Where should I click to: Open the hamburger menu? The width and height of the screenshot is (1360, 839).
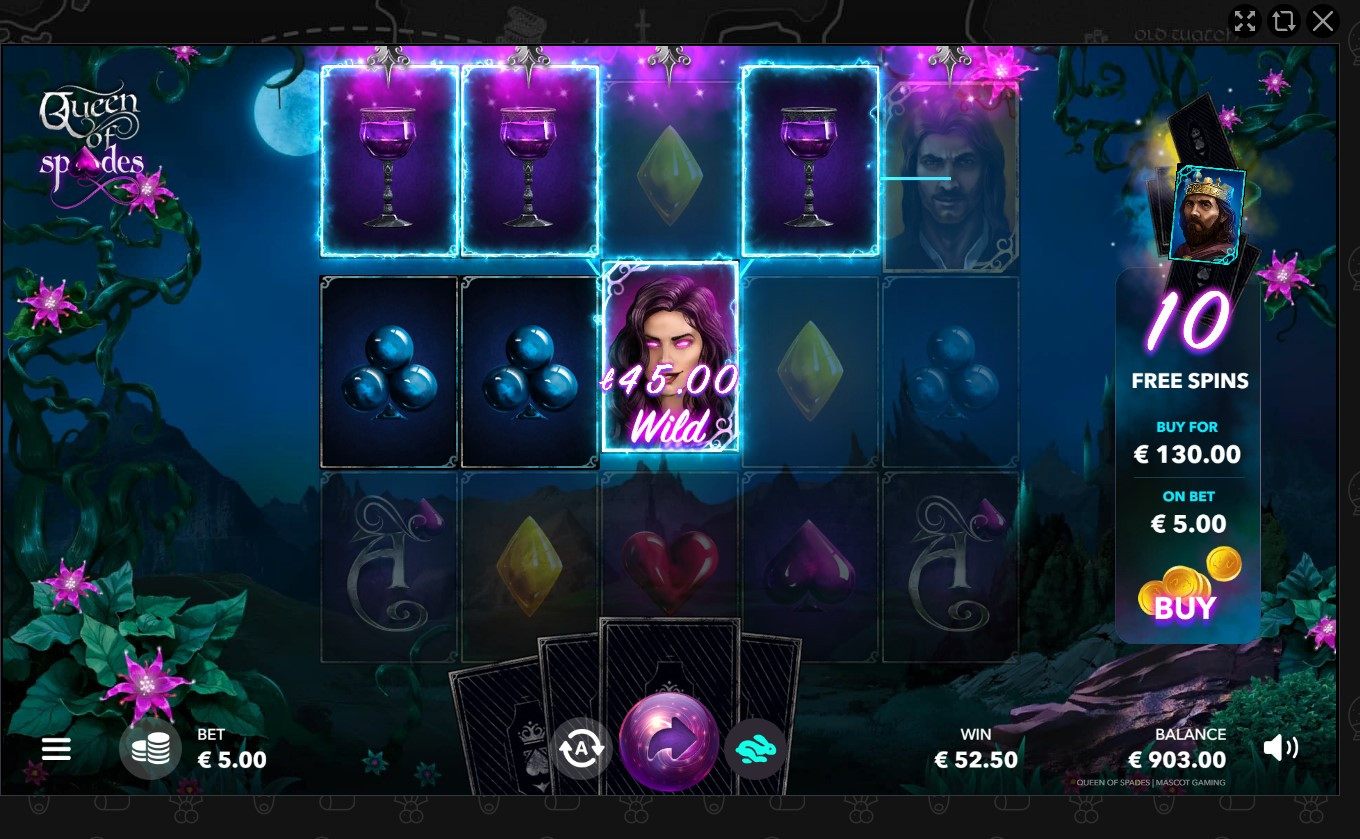56,749
